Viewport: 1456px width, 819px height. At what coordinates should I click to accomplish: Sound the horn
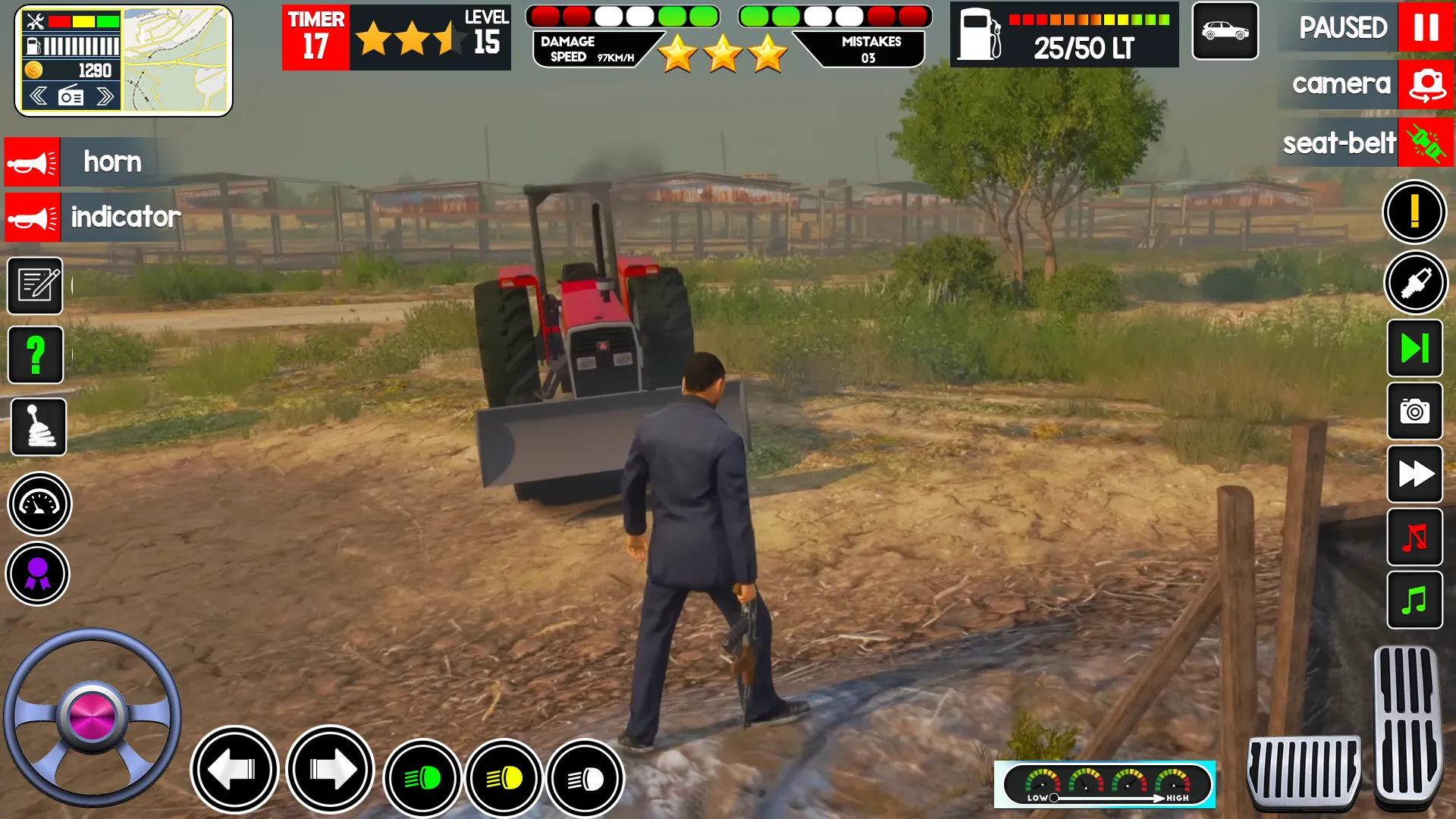32,162
